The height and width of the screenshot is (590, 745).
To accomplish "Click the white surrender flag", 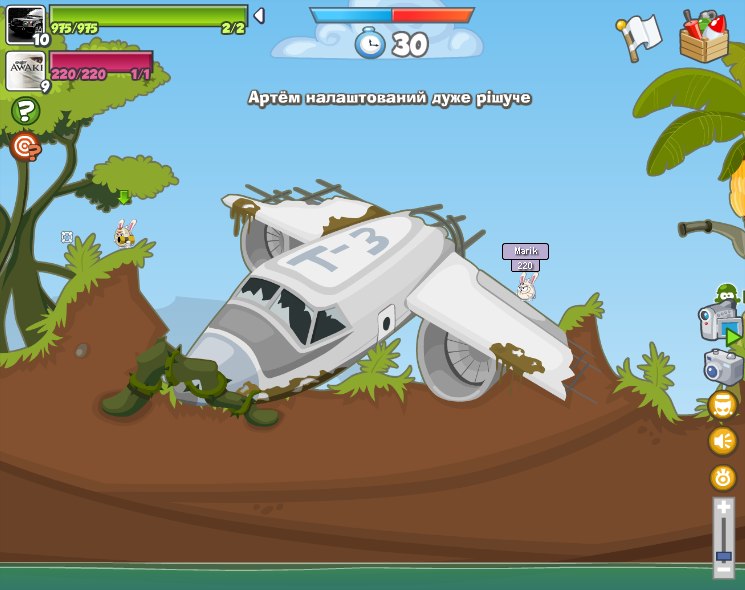I will coord(640,36).
